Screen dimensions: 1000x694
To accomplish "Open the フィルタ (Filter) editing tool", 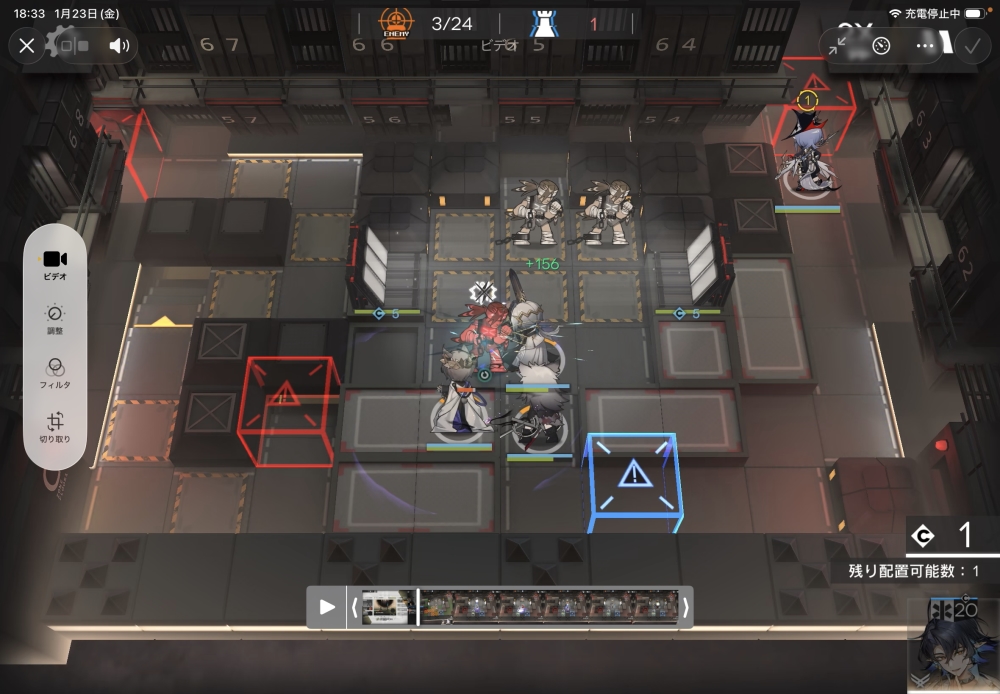I will (x=56, y=373).
